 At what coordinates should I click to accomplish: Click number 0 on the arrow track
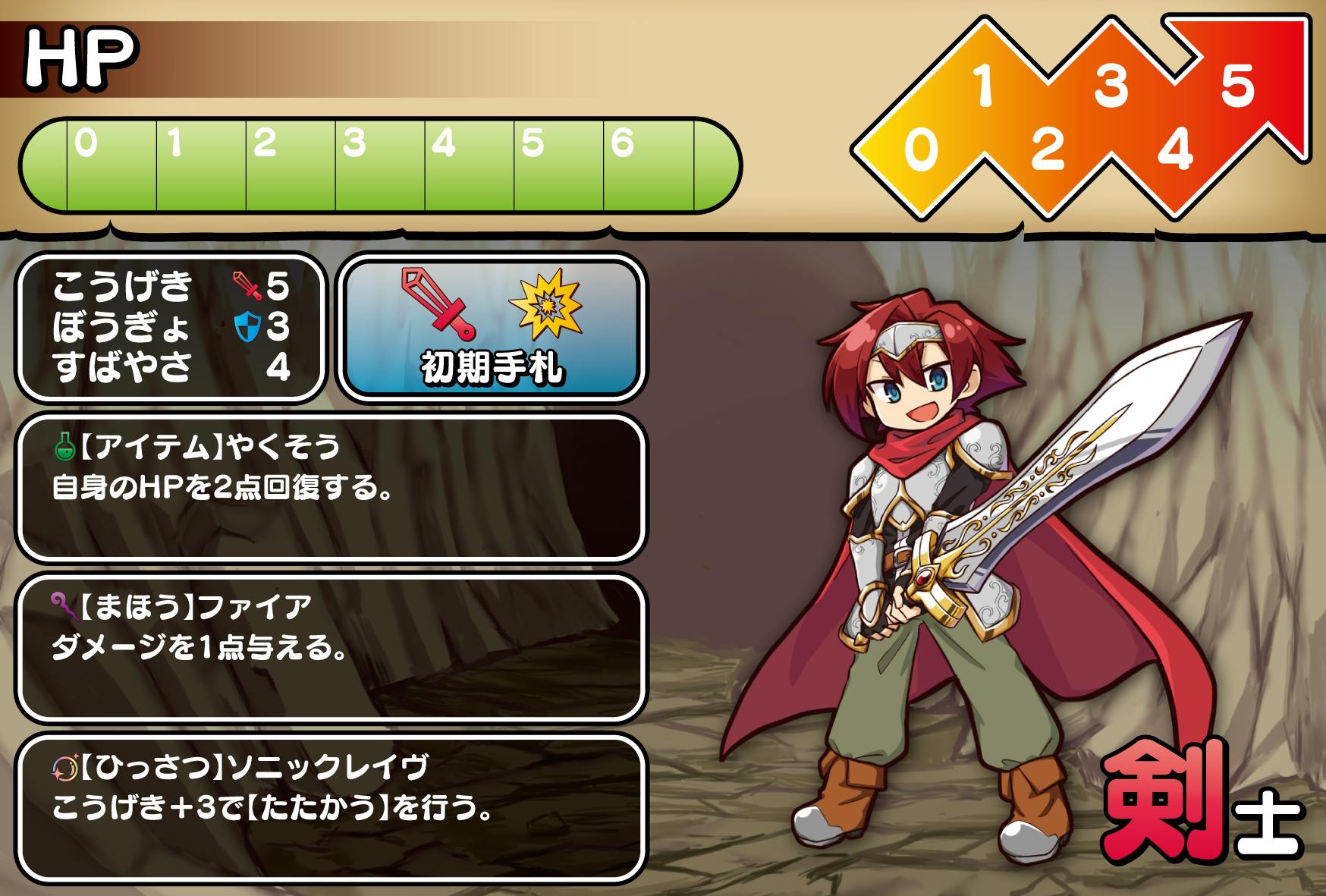coord(921,149)
